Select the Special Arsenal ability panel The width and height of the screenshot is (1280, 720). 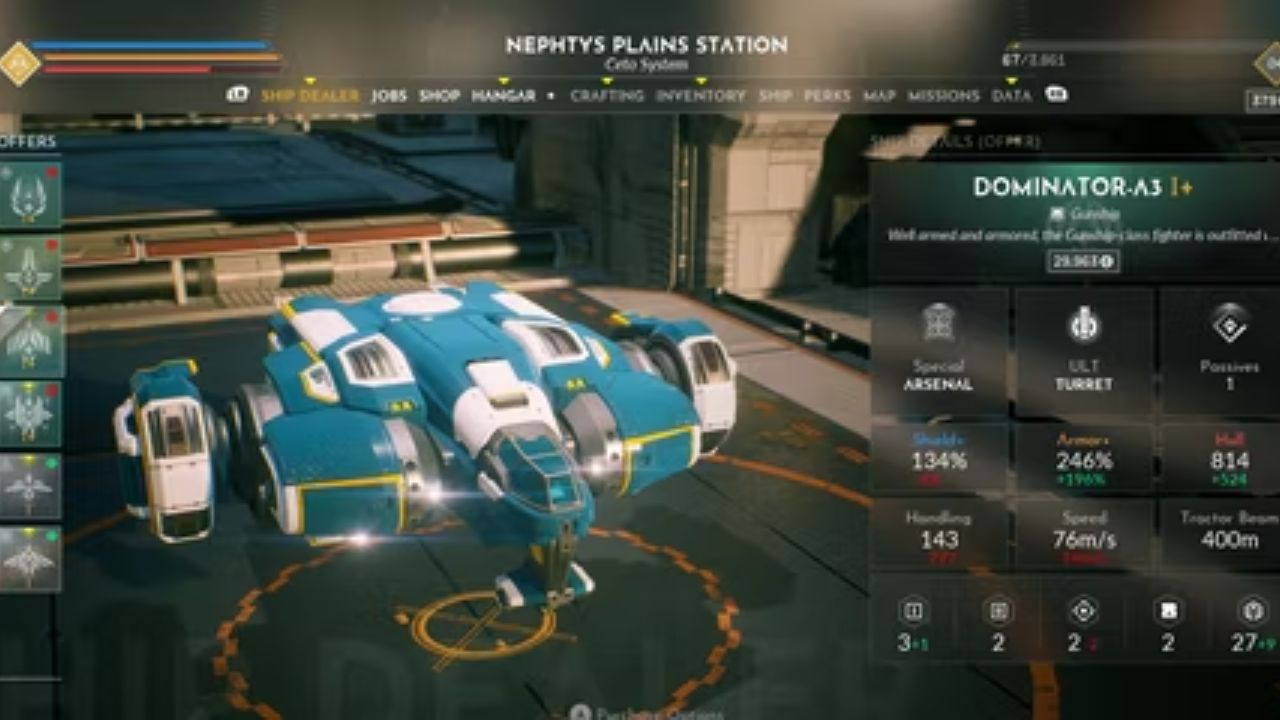(x=939, y=351)
